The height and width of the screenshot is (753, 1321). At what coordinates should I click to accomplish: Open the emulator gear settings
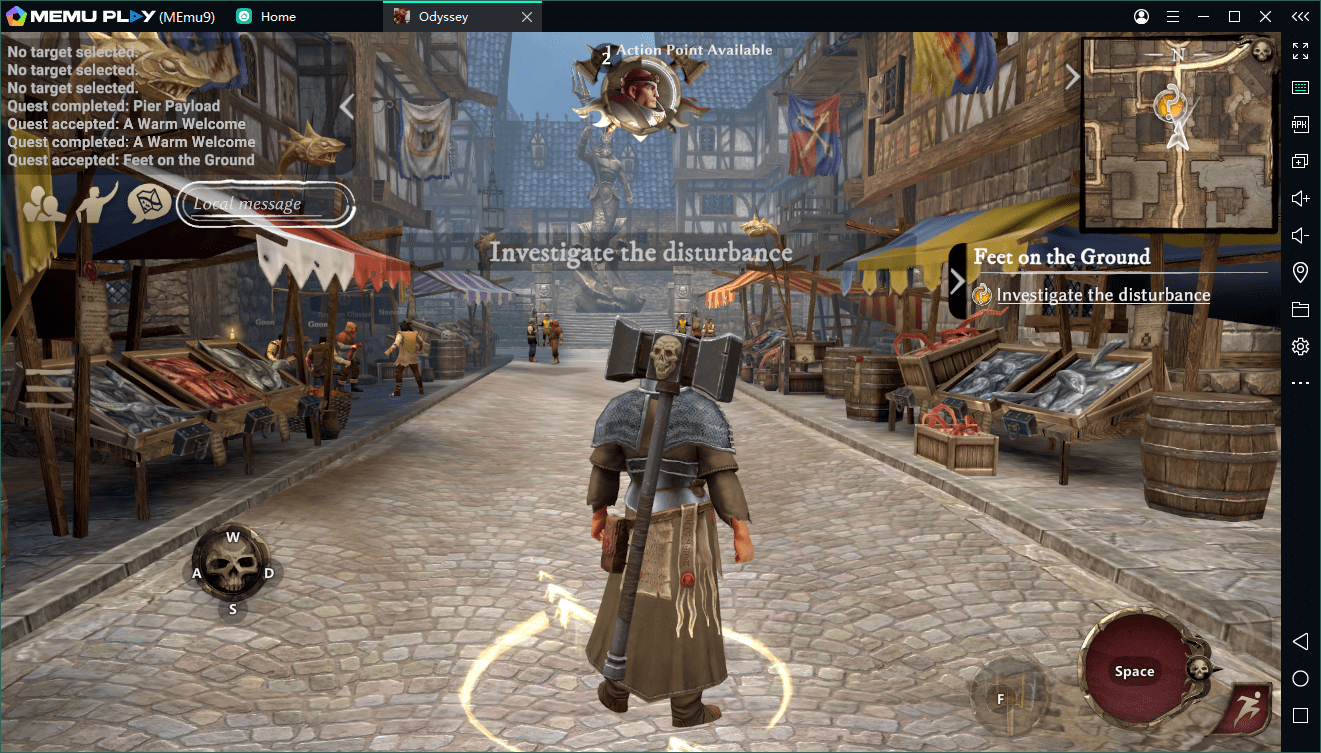1300,346
